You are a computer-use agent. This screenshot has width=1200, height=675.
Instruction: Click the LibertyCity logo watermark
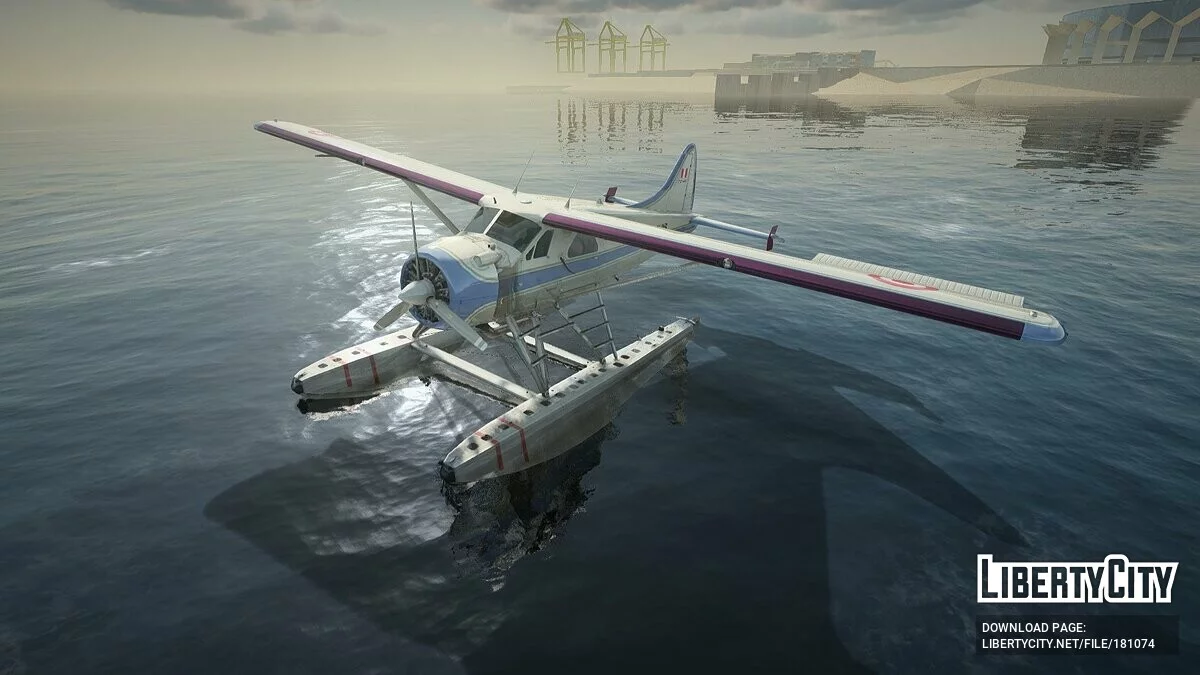(x=1077, y=579)
